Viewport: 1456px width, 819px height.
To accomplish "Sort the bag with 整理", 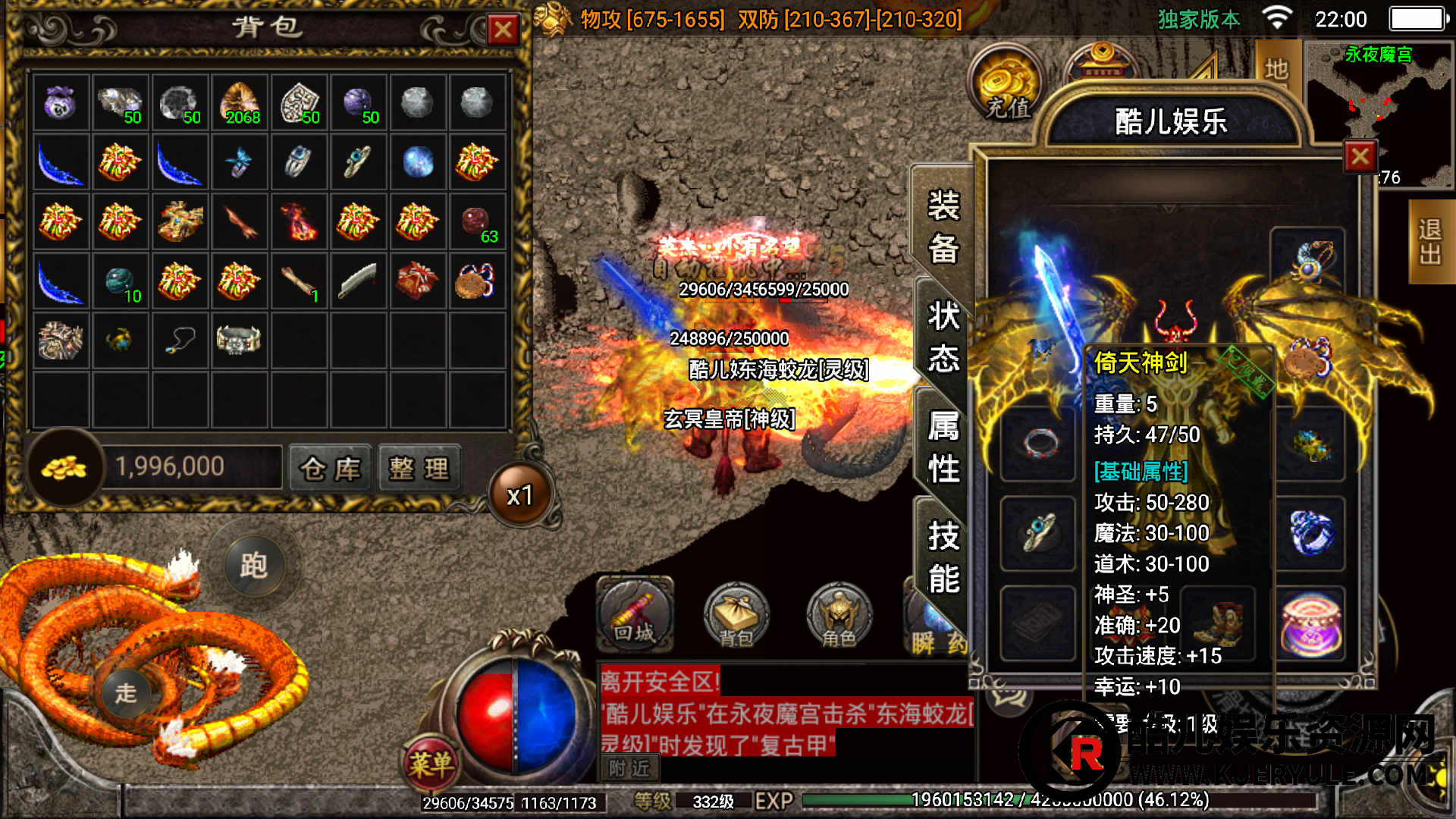I will click(x=419, y=469).
